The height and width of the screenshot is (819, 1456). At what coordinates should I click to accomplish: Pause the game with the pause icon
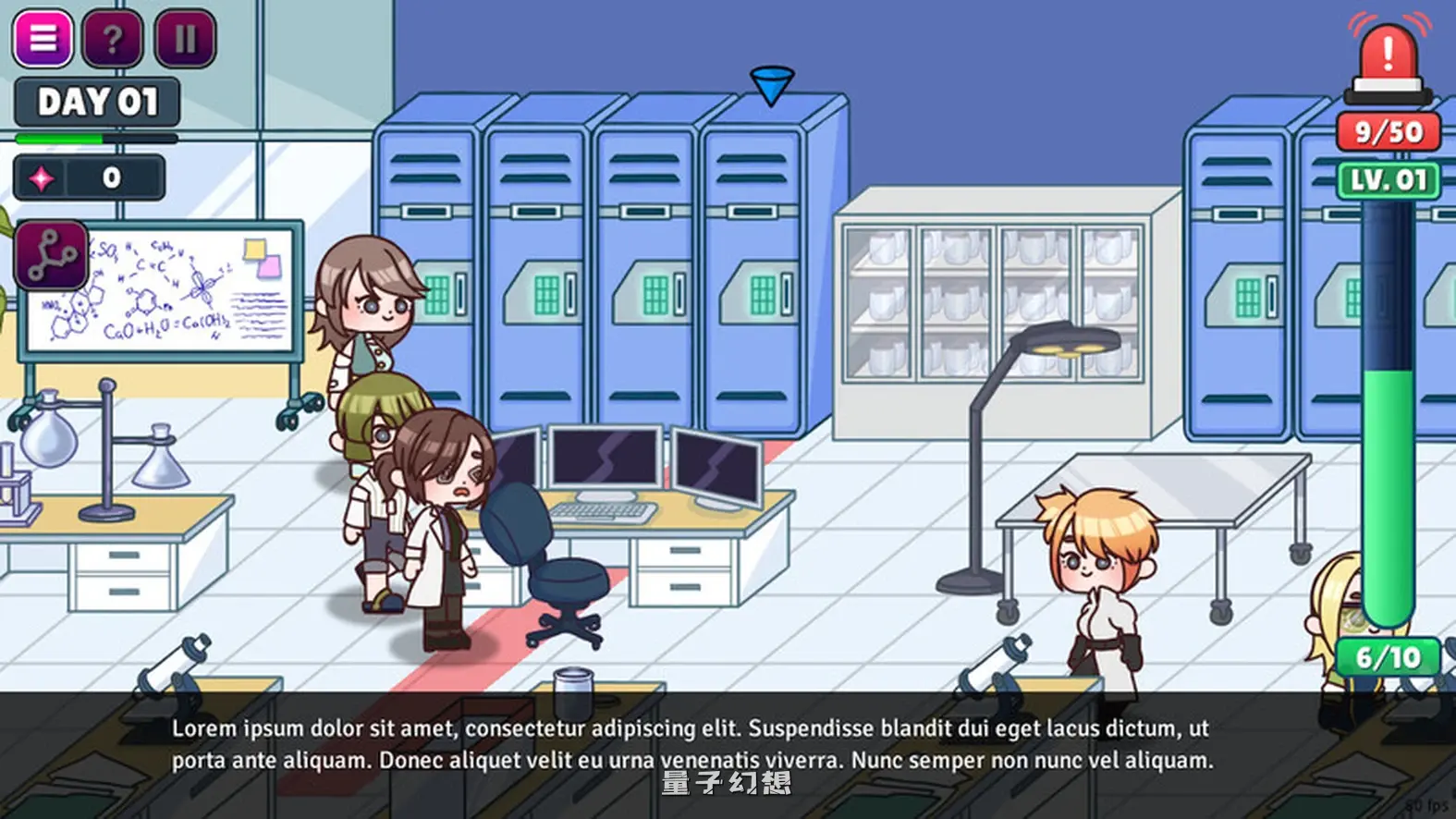pos(184,39)
